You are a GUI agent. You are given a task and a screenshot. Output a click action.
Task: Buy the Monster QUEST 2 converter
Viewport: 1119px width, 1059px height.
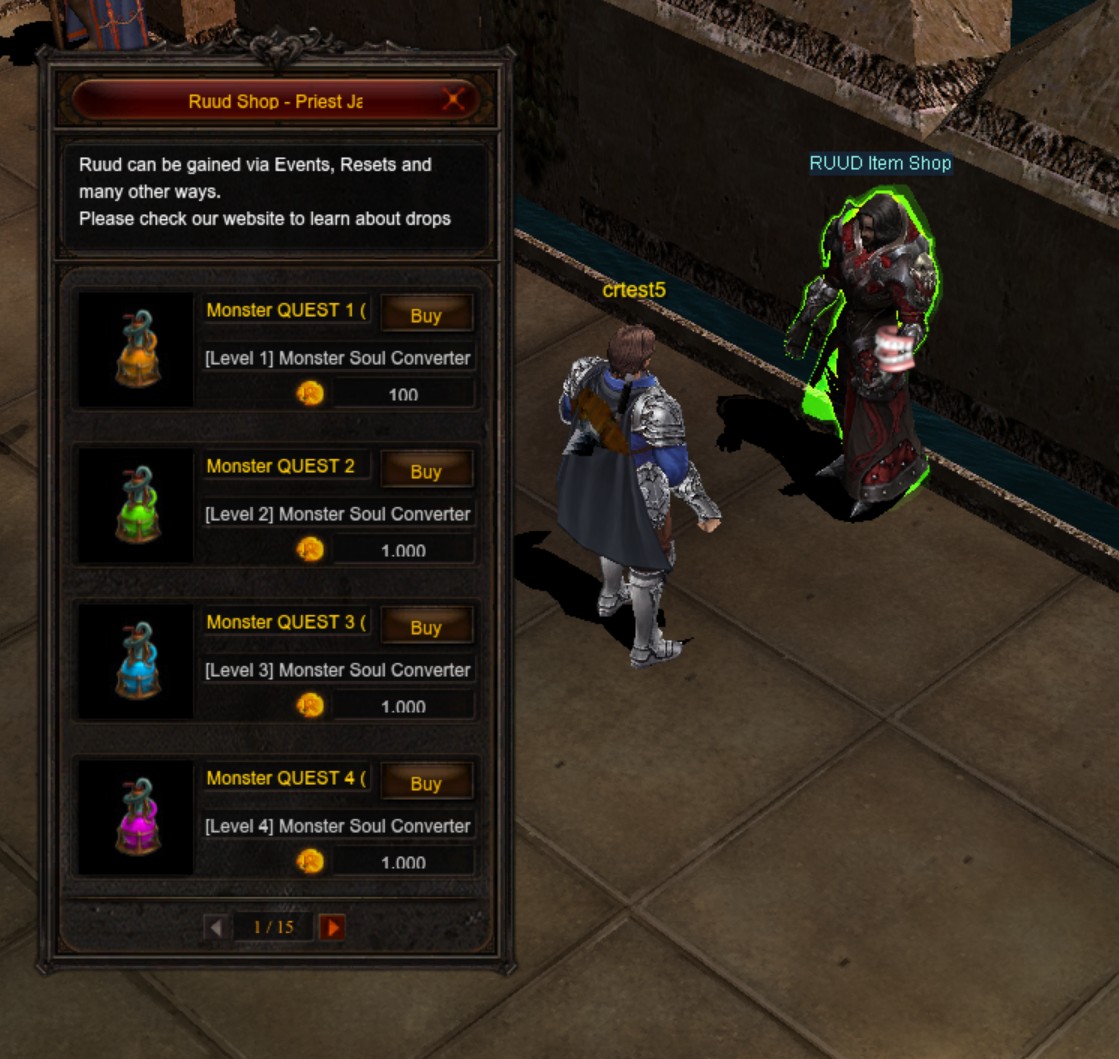[426, 471]
